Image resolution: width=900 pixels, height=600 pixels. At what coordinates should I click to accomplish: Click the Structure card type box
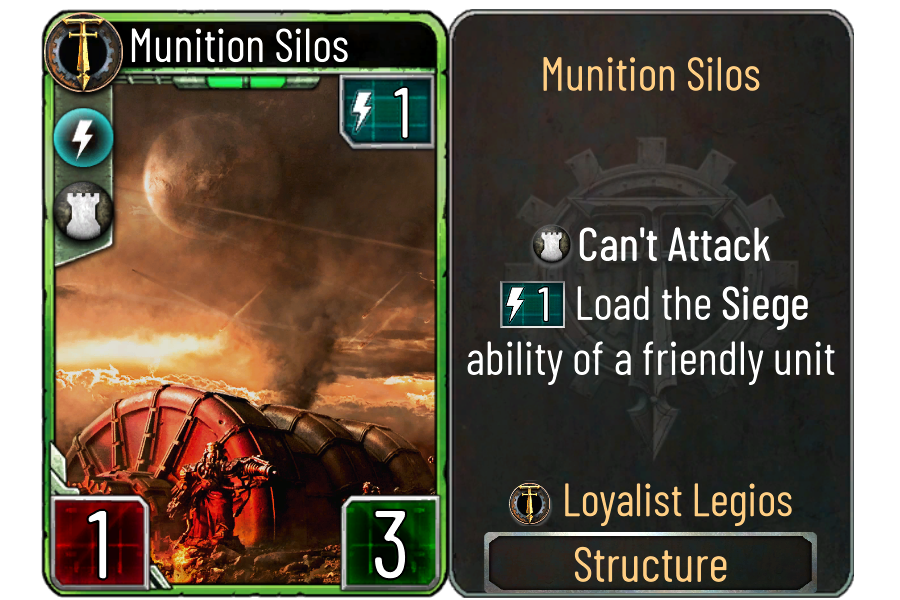(x=650, y=565)
